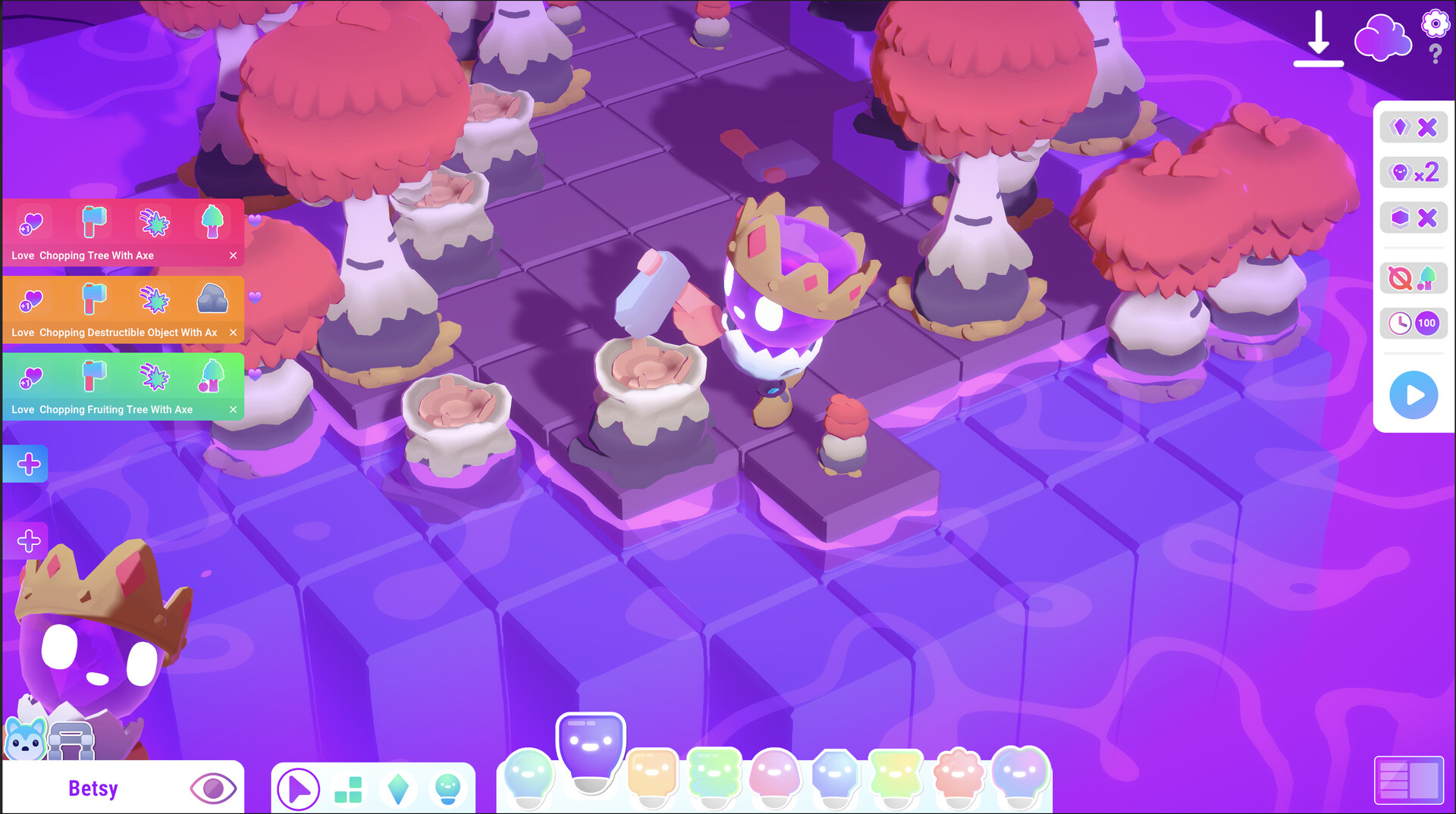Open the cloud sync icon

coord(1383,36)
